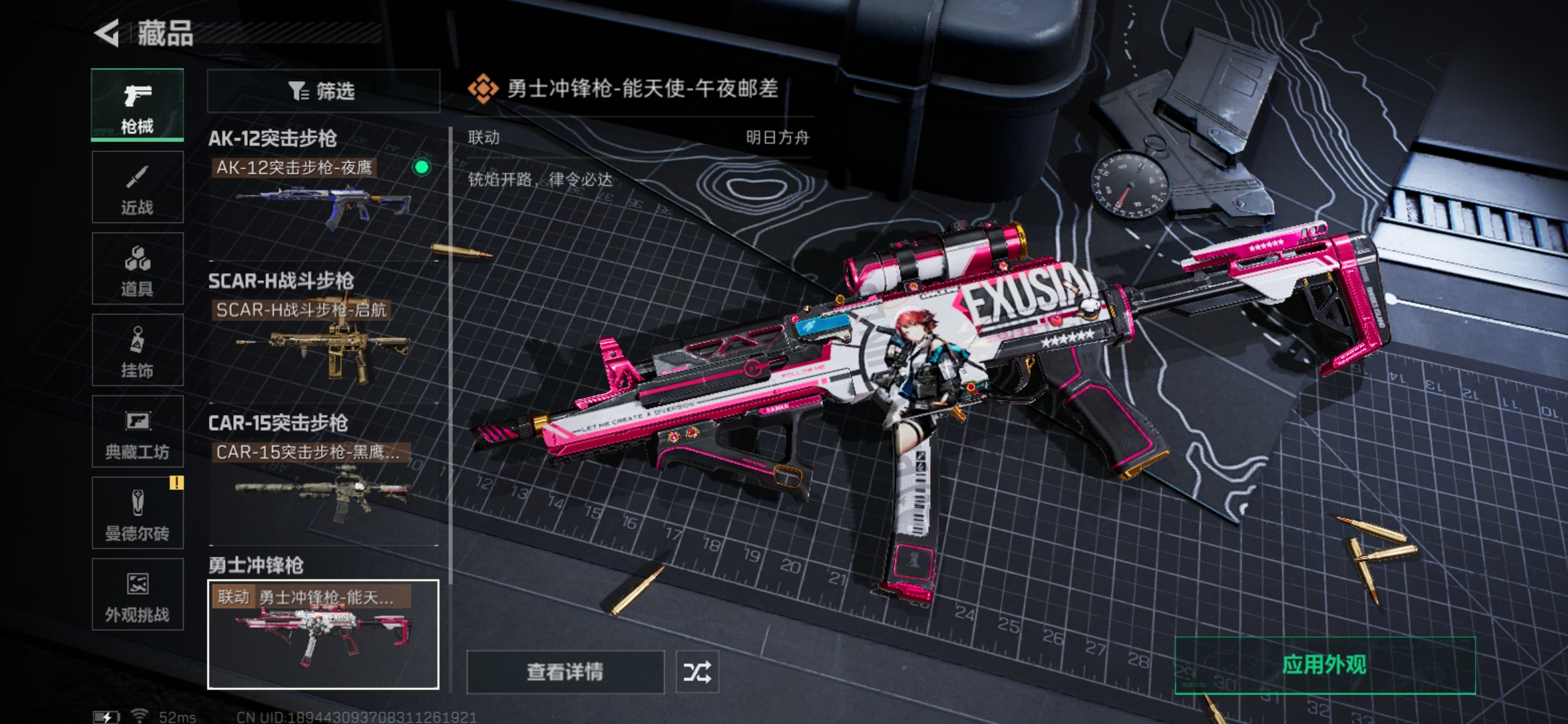
Task: Open the 外观挑战 appearance challenge tab
Action: tap(137, 595)
